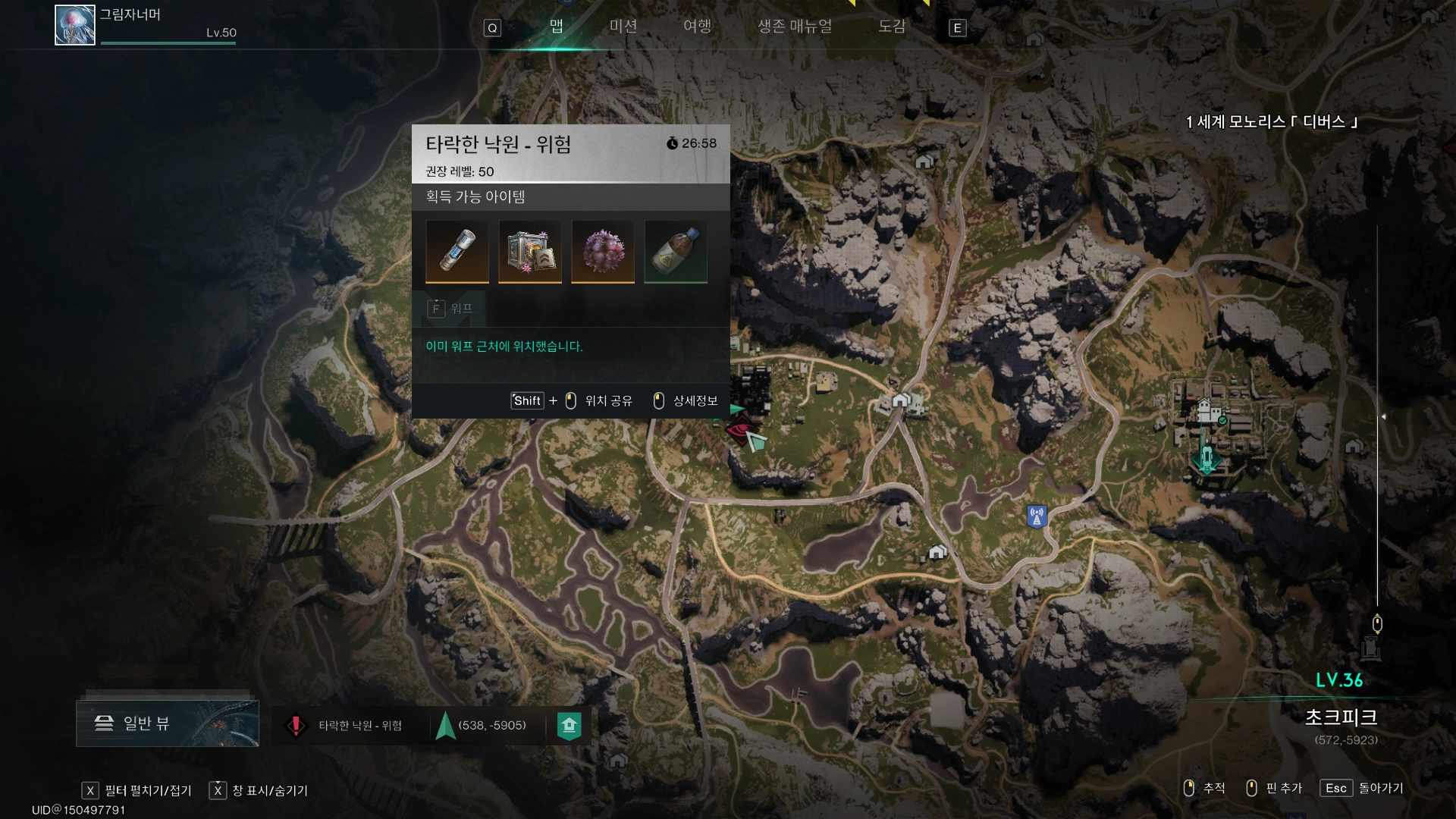Check the green bottle reward item

pos(676,251)
